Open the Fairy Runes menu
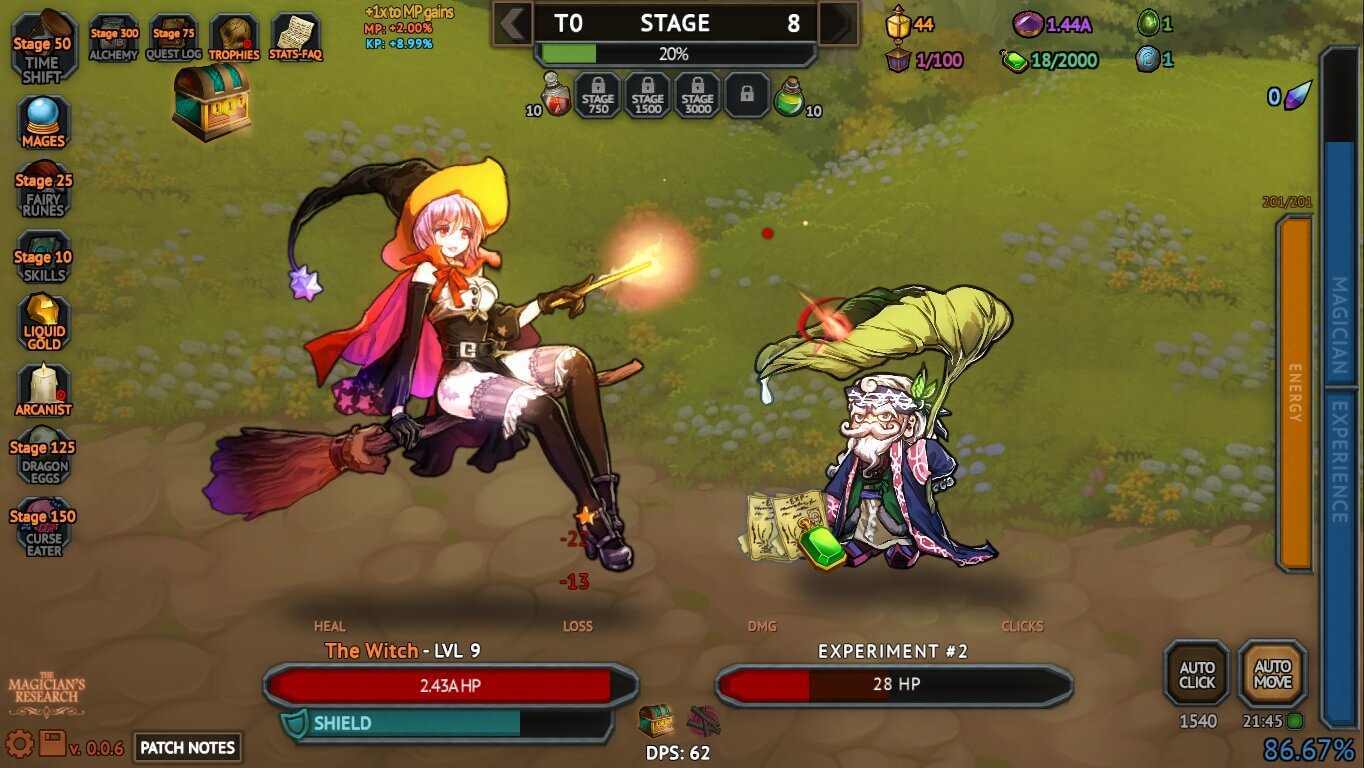The height and width of the screenshot is (768, 1364). coord(43,190)
